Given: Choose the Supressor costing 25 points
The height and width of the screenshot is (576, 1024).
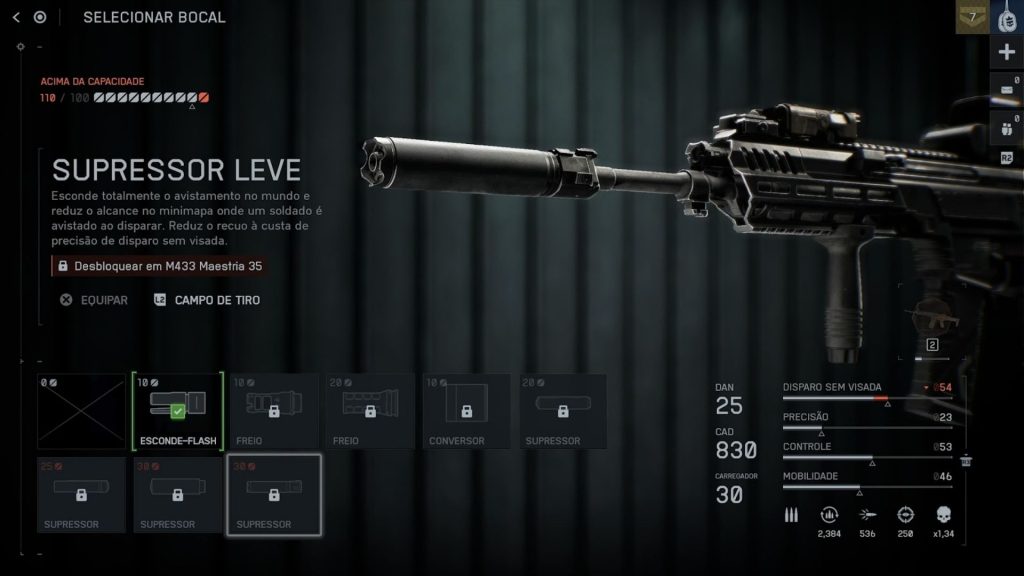Looking at the screenshot, I should pos(82,494).
